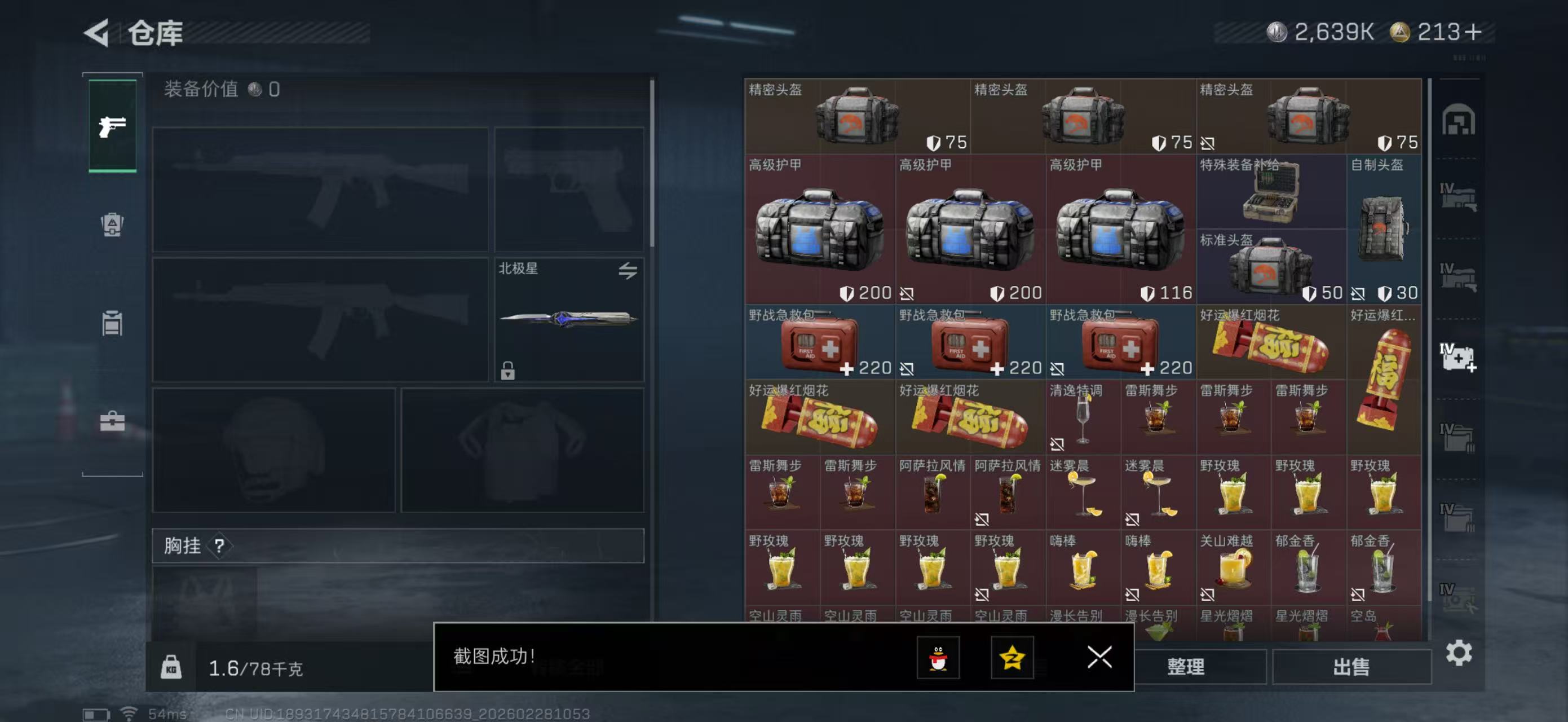This screenshot has height=722, width=1568.
Task: Dismiss the 截图成功 notification with the X
Action: tap(1098, 658)
